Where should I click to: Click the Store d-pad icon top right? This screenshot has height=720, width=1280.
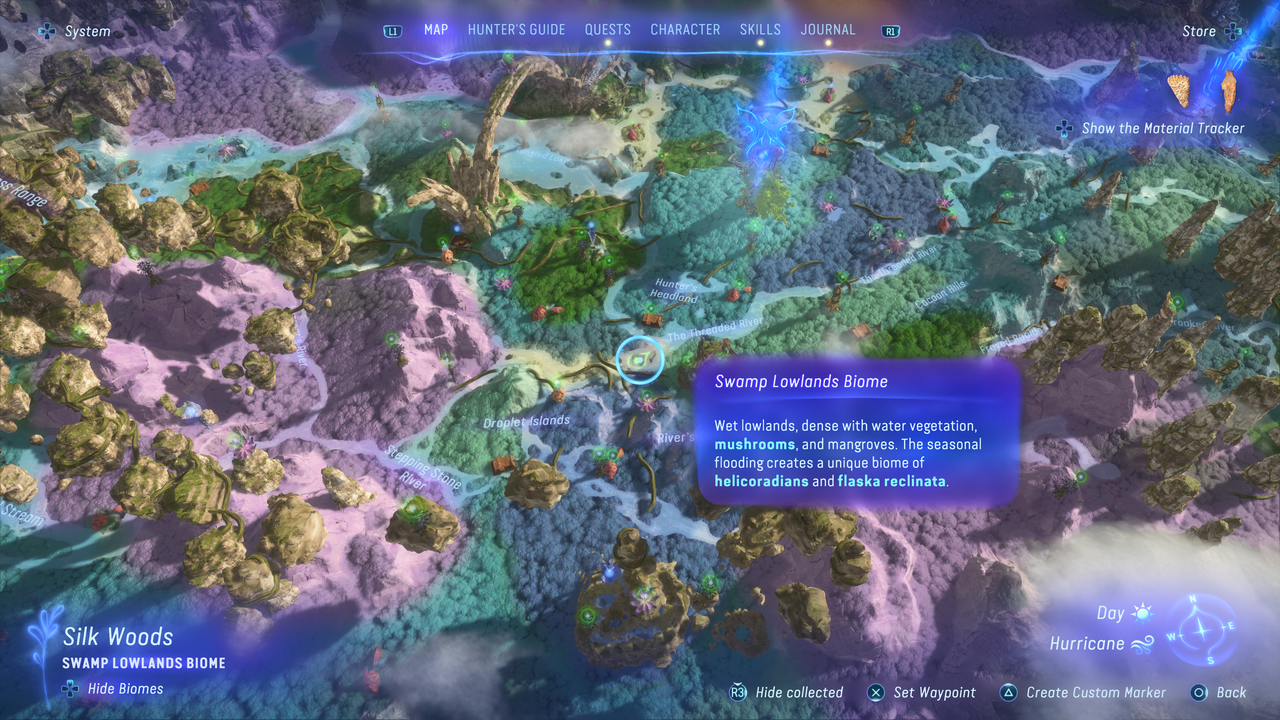click(1235, 31)
